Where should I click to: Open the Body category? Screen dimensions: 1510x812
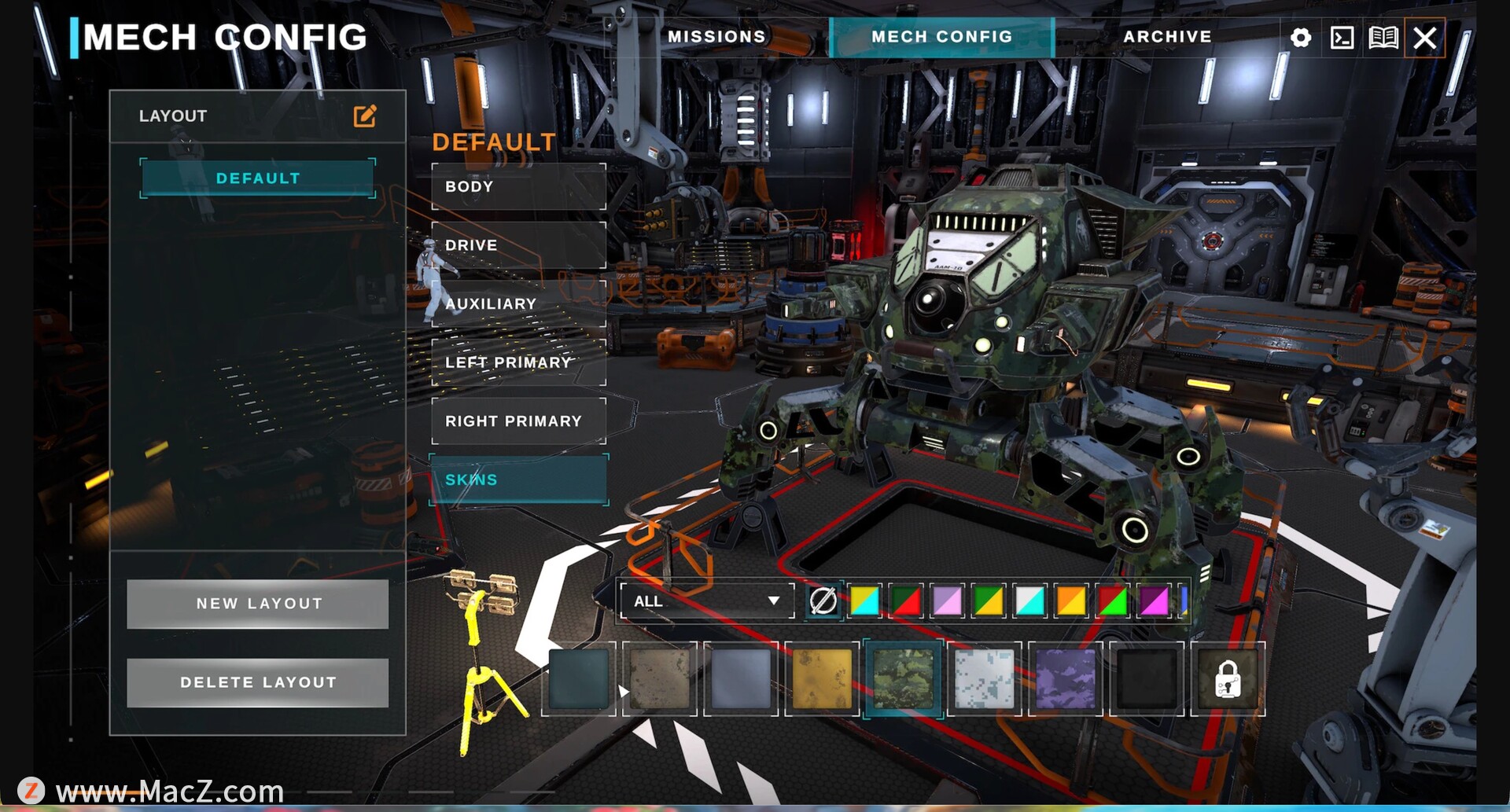tap(519, 187)
